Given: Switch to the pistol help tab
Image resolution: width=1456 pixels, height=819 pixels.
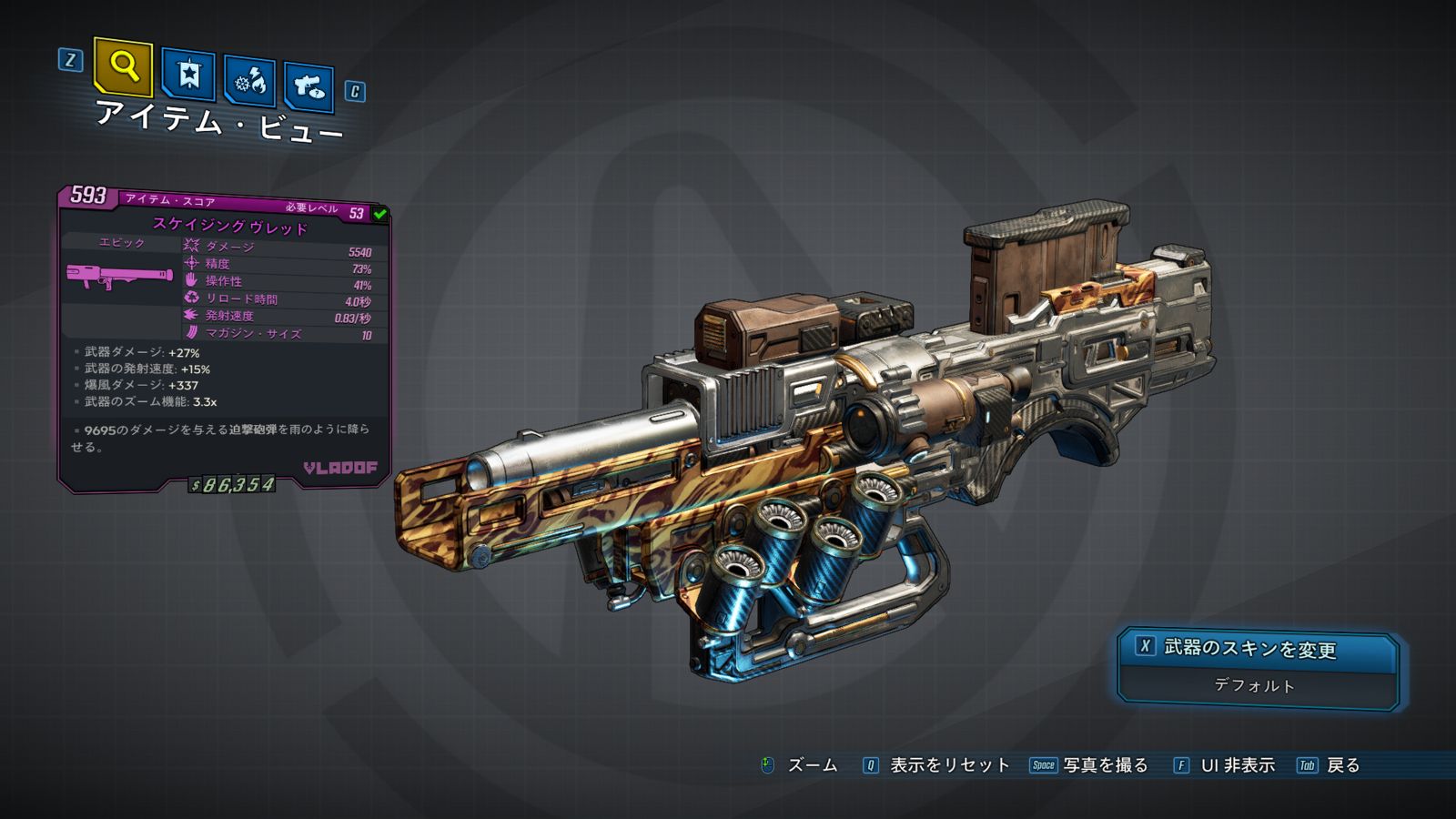Looking at the screenshot, I should (308, 87).
